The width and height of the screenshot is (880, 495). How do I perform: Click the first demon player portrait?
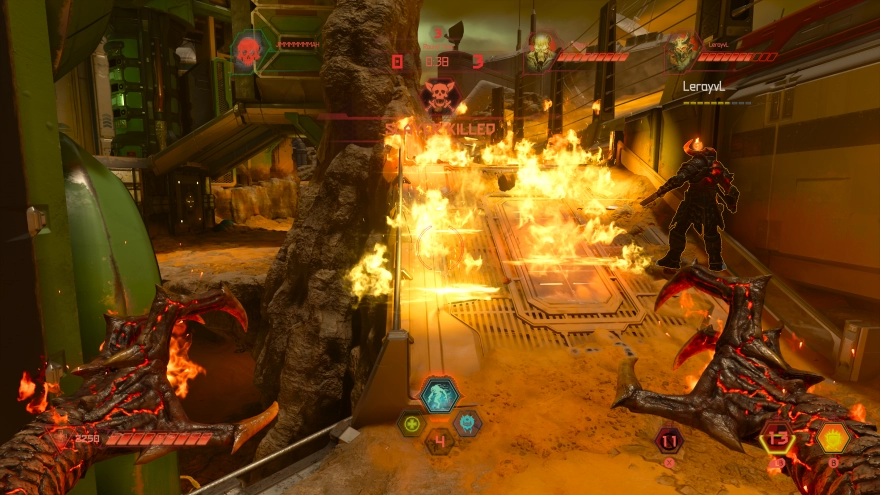[x=541, y=54]
